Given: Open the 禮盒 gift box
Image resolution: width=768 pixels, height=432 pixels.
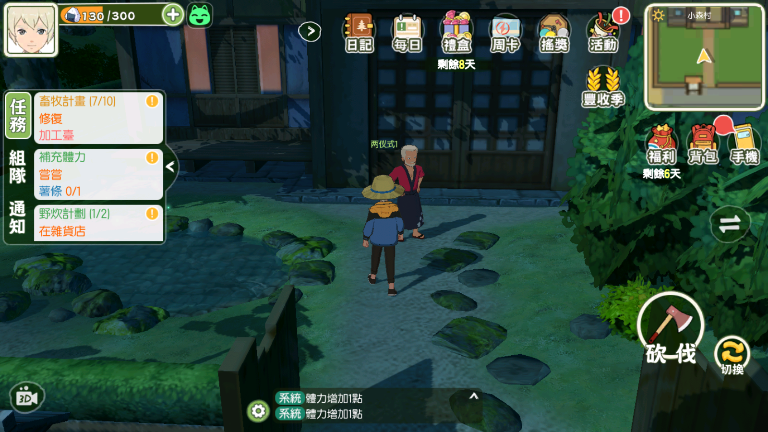Looking at the screenshot, I should click(456, 33).
